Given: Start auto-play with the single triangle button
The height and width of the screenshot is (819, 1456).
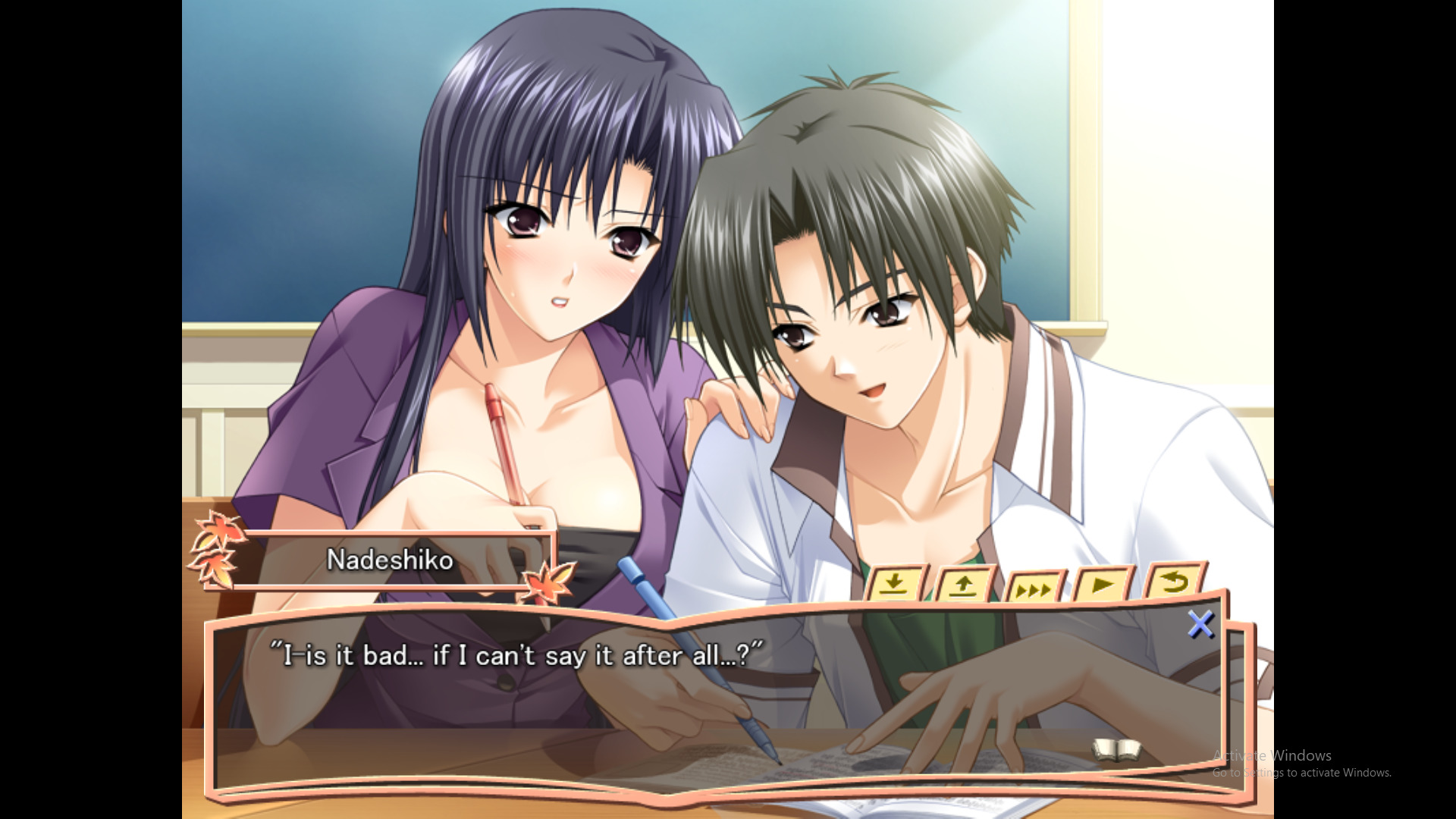Looking at the screenshot, I should (x=1103, y=585).
